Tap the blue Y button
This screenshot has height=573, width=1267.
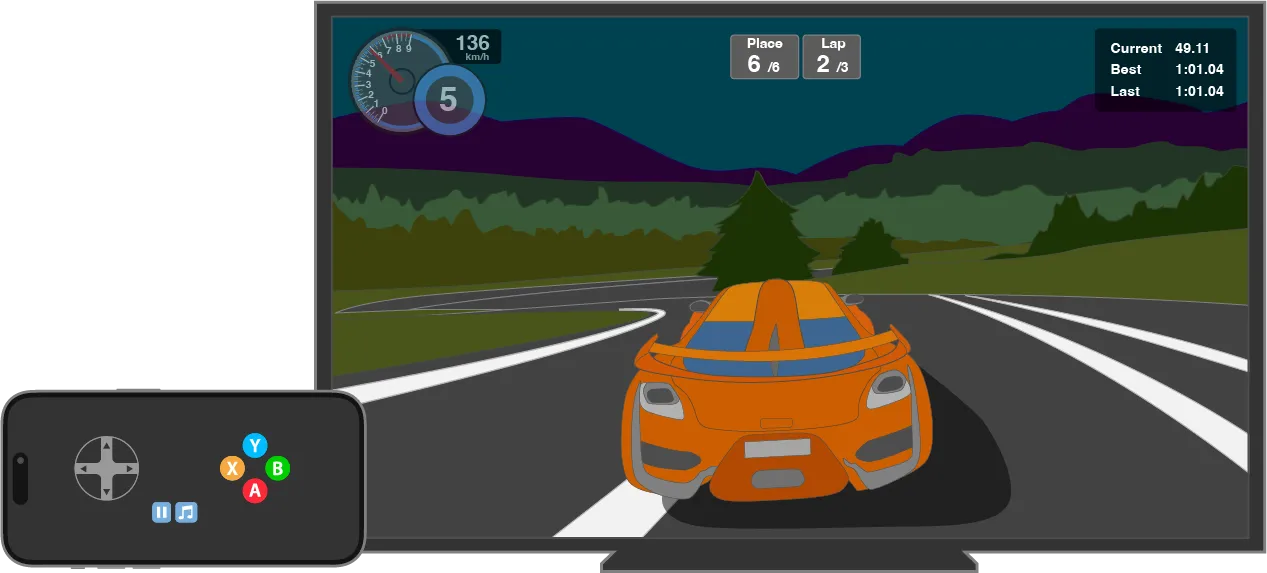coord(255,446)
